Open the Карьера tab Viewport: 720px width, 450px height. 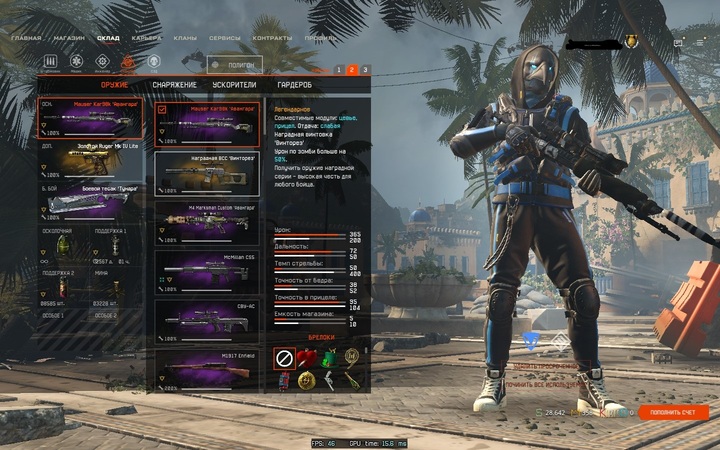click(x=146, y=38)
